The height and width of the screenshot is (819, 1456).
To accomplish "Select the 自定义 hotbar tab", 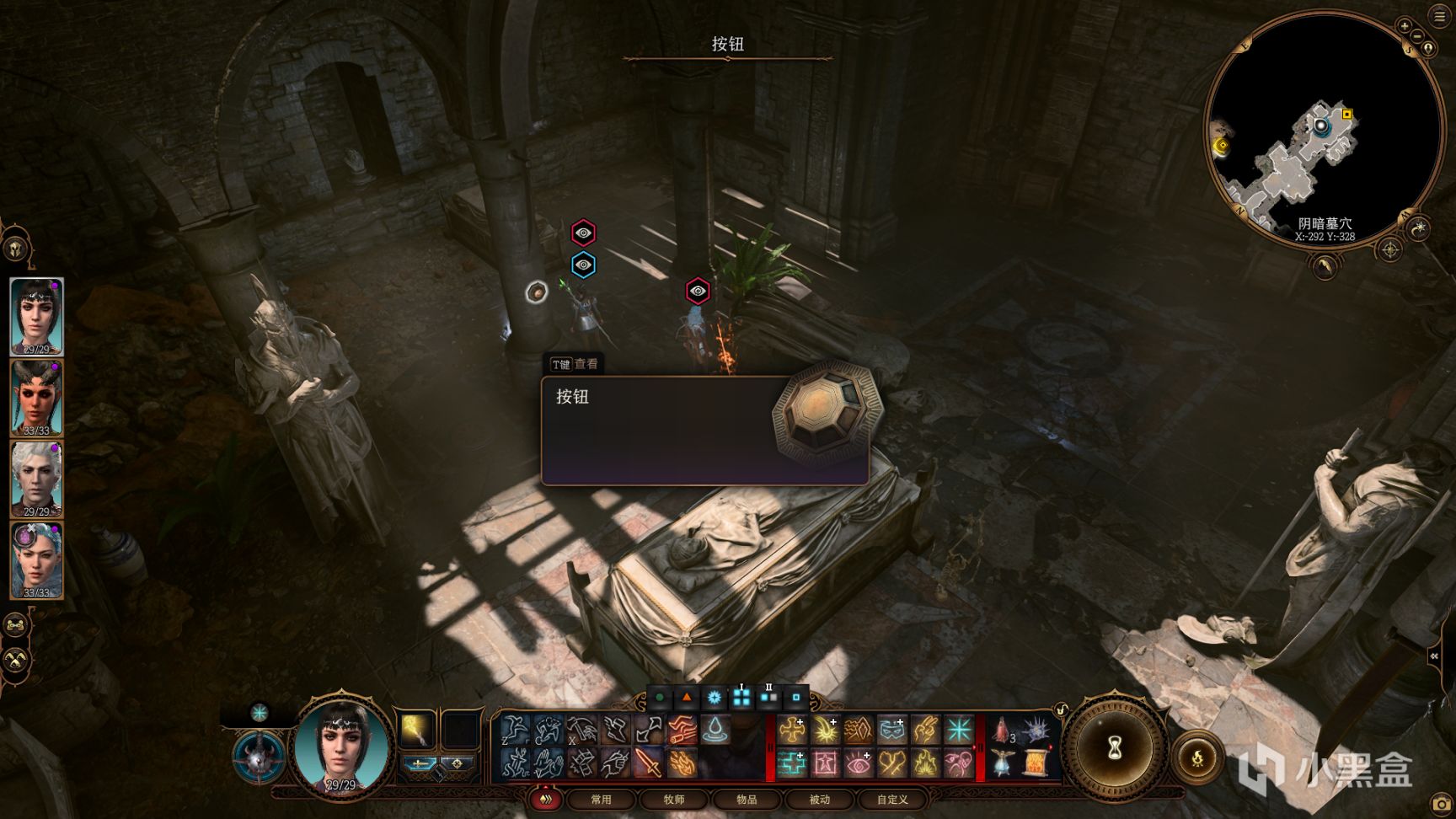I will pyautogui.click(x=892, y=799).
